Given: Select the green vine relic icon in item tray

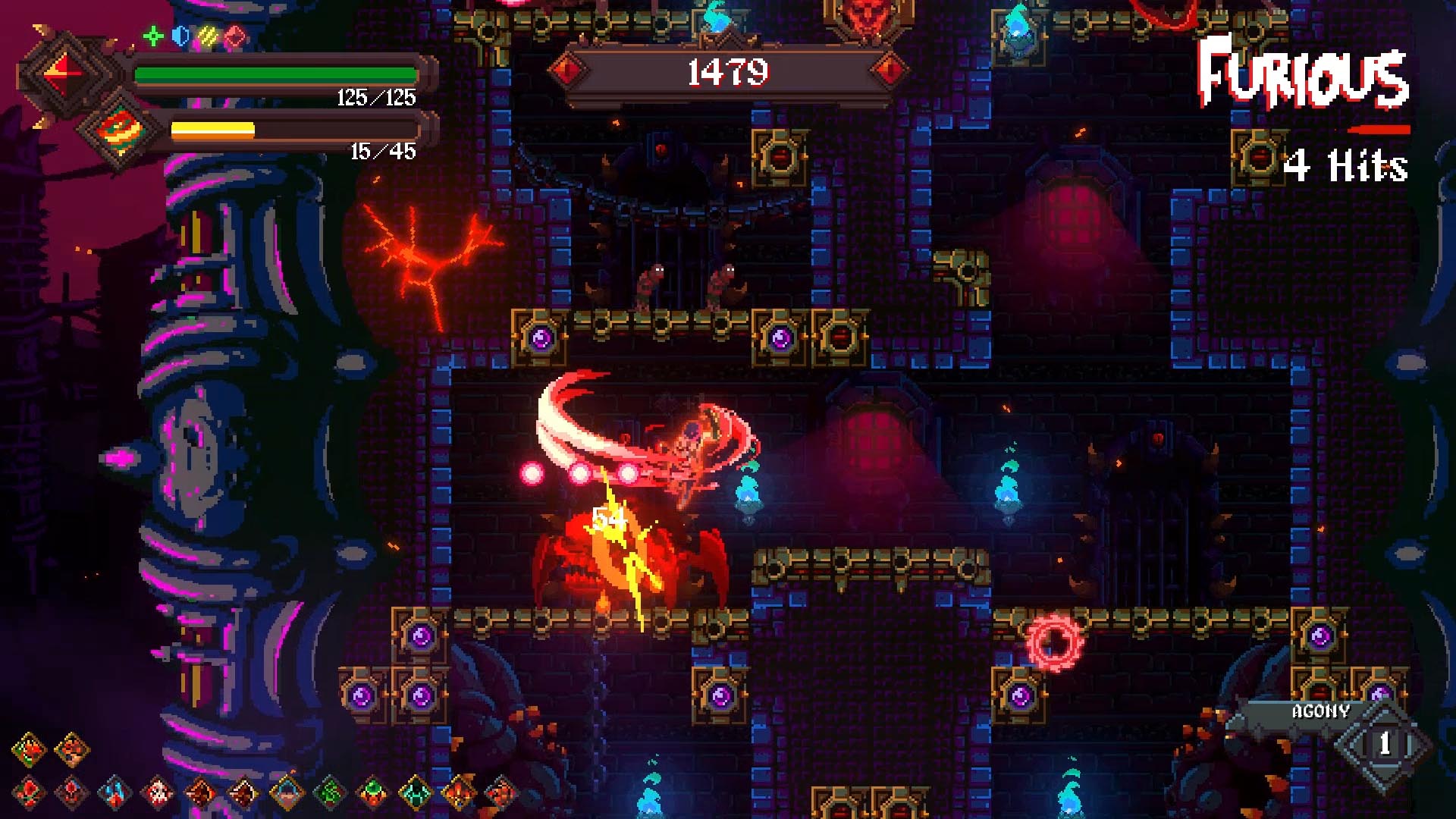Looking at the screenshot, I should pos(329,792).
